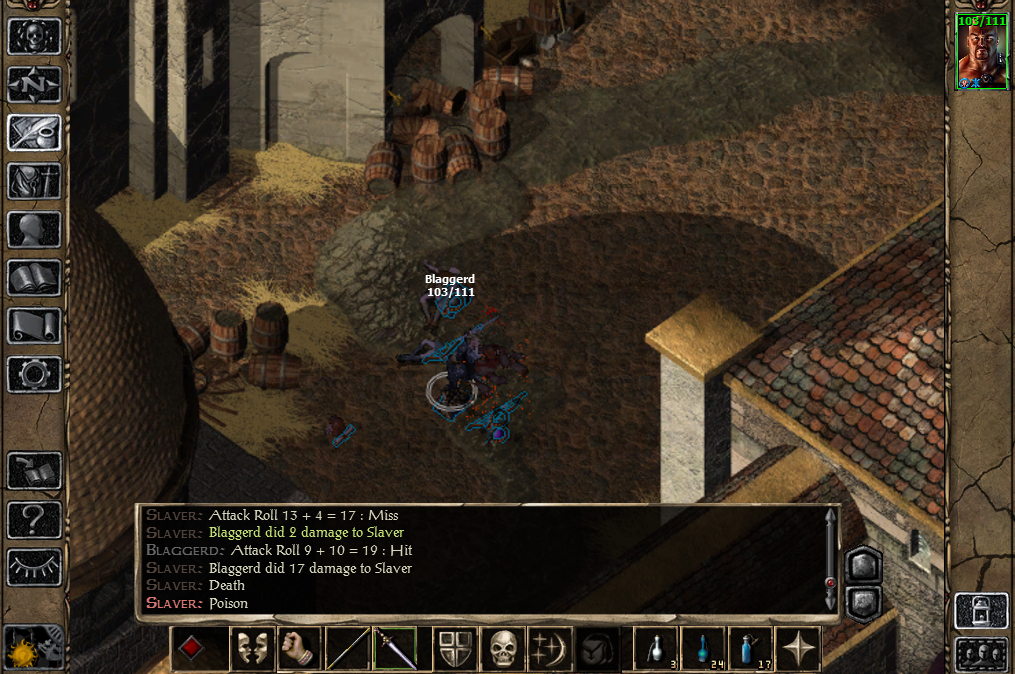Open the gear options menu
Image resolution: width=1015 pixels, height=674 pixels.
34,373
